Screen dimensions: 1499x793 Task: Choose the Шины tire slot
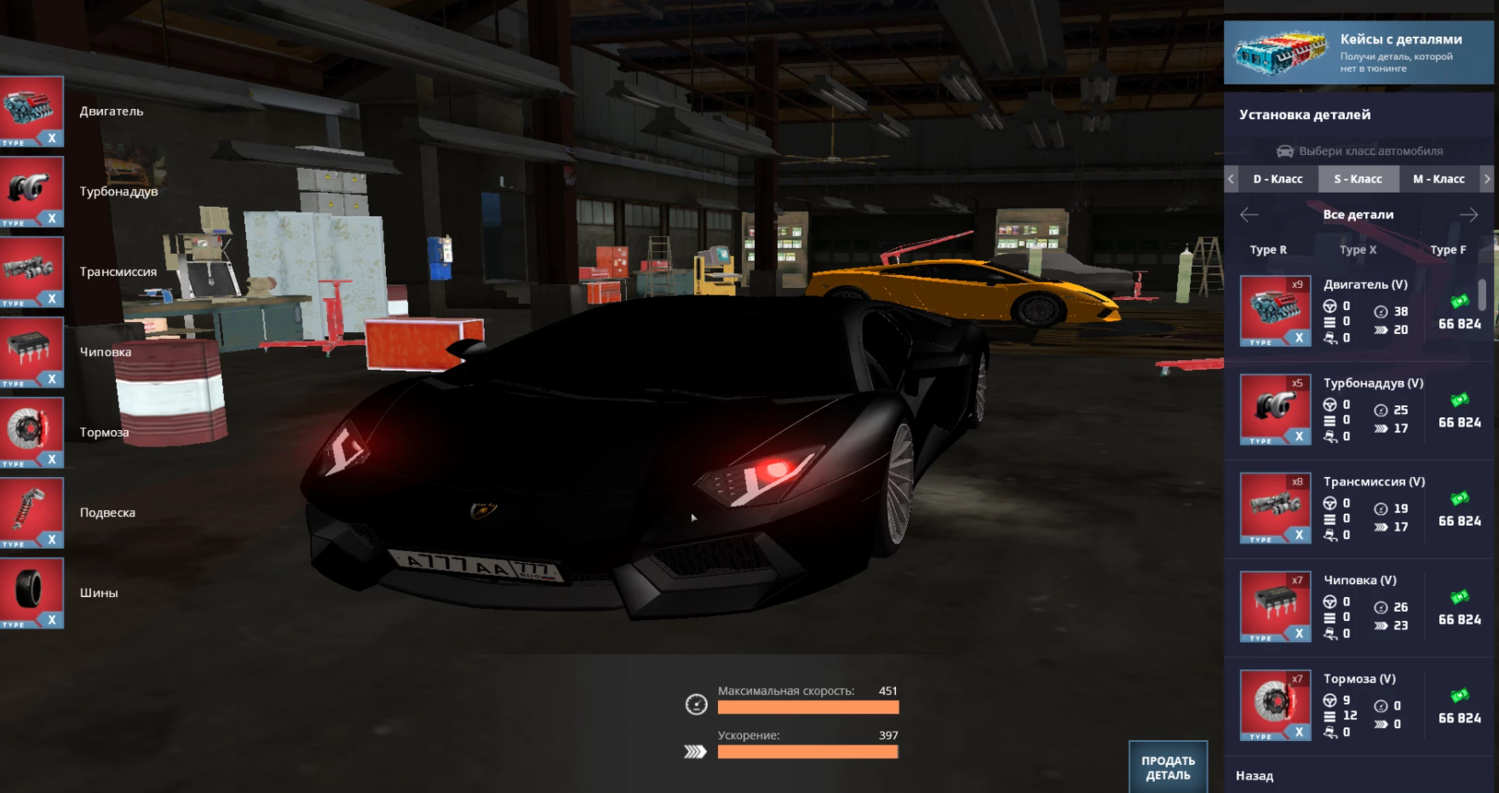click(x=33, y=592)
